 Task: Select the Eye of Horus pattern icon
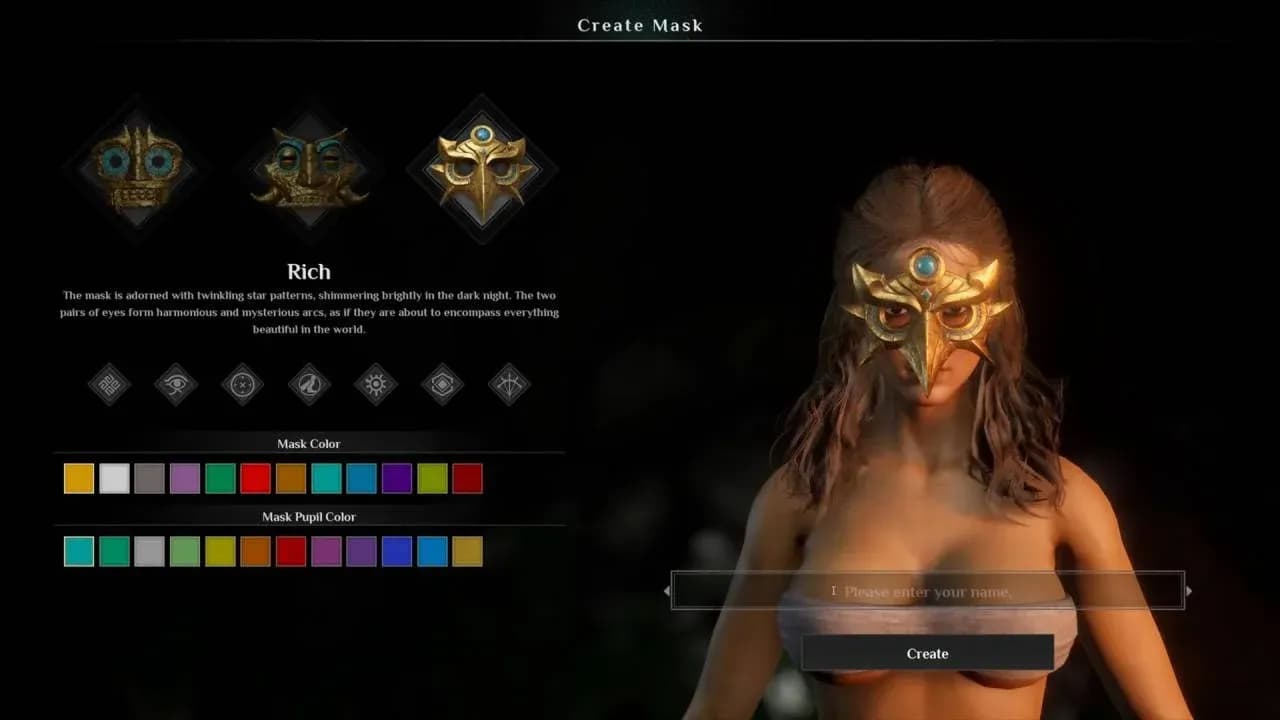coord(175,385)
